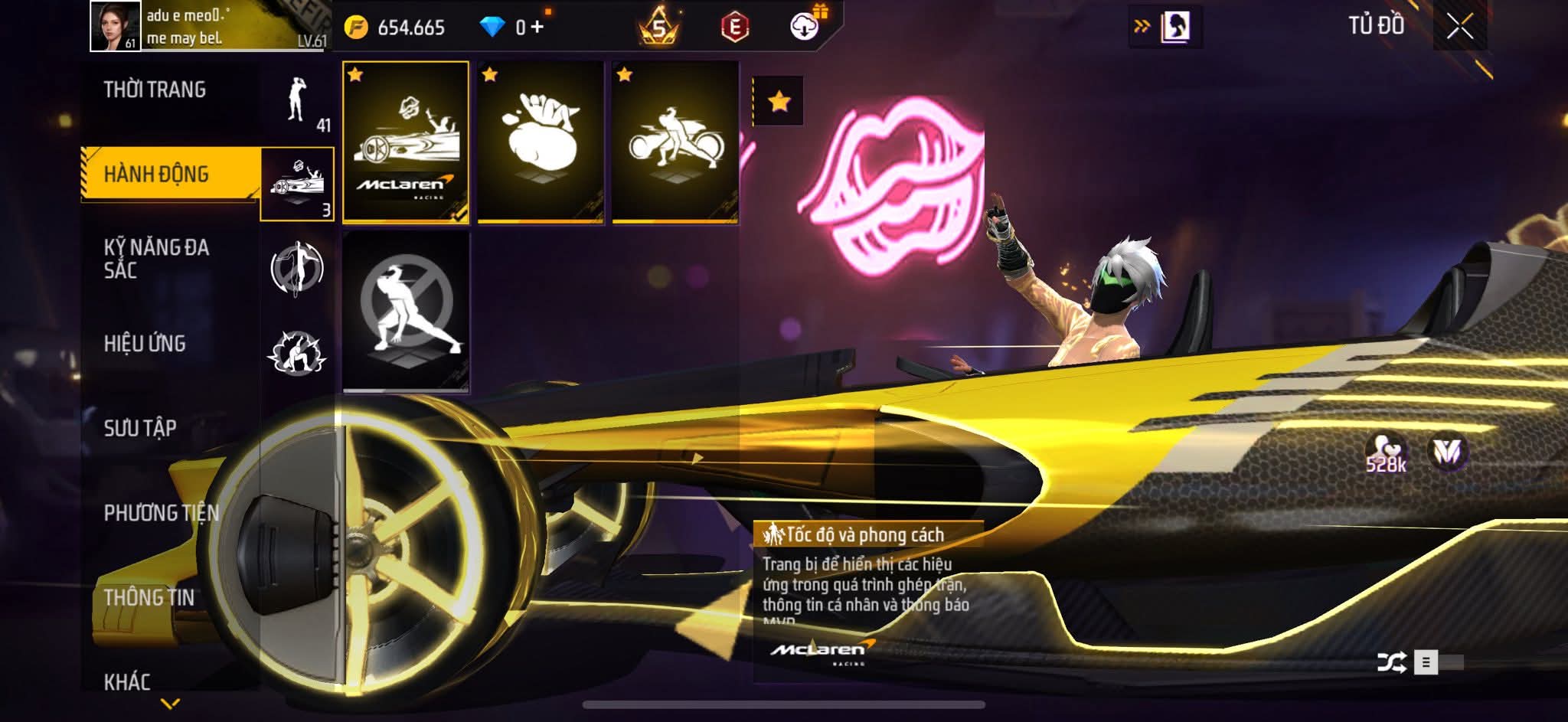This screenshot has width=1568, height=722.
Task: Open the Sưu Tập category
Action: (140, 428)
